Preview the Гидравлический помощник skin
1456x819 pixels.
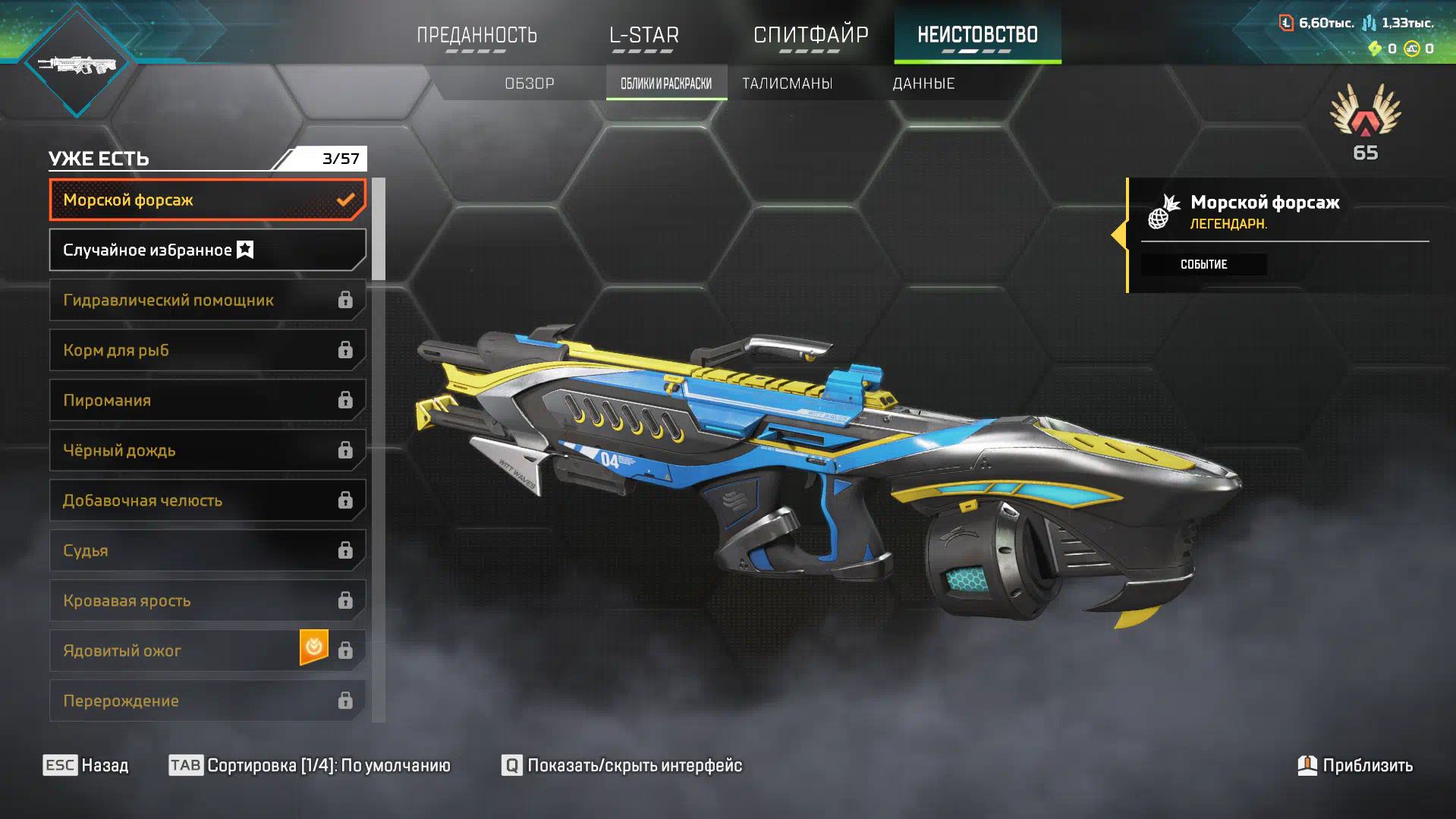pyautogui.click(x=207, y=300)
